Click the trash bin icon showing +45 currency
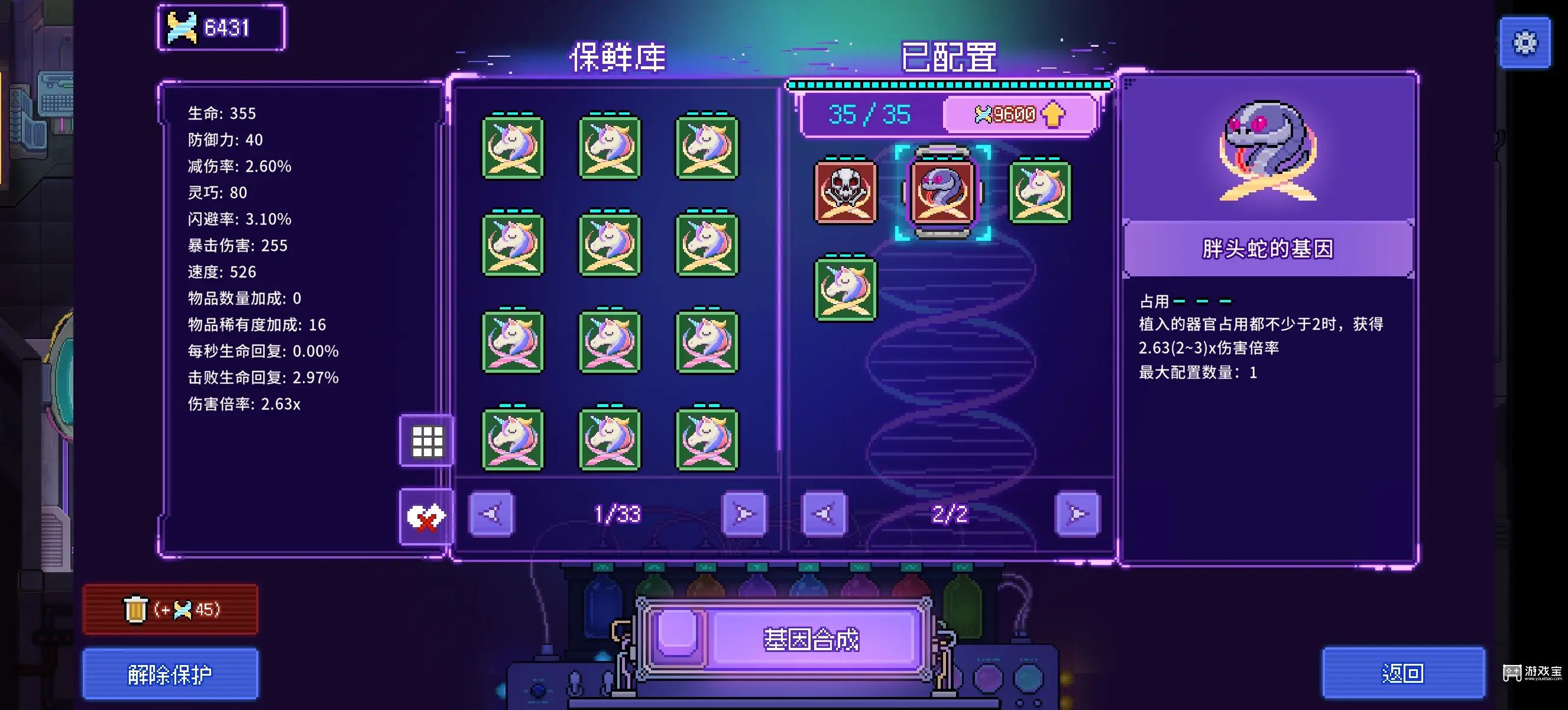1568x710 pixels. [x=170, y=609]
